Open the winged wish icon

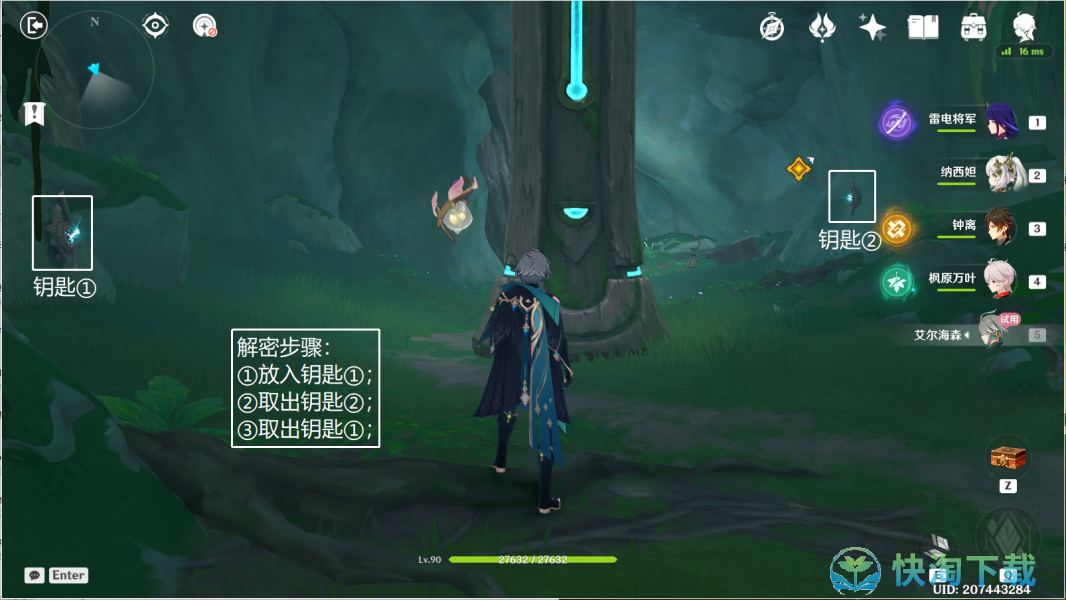click(822, 27)
